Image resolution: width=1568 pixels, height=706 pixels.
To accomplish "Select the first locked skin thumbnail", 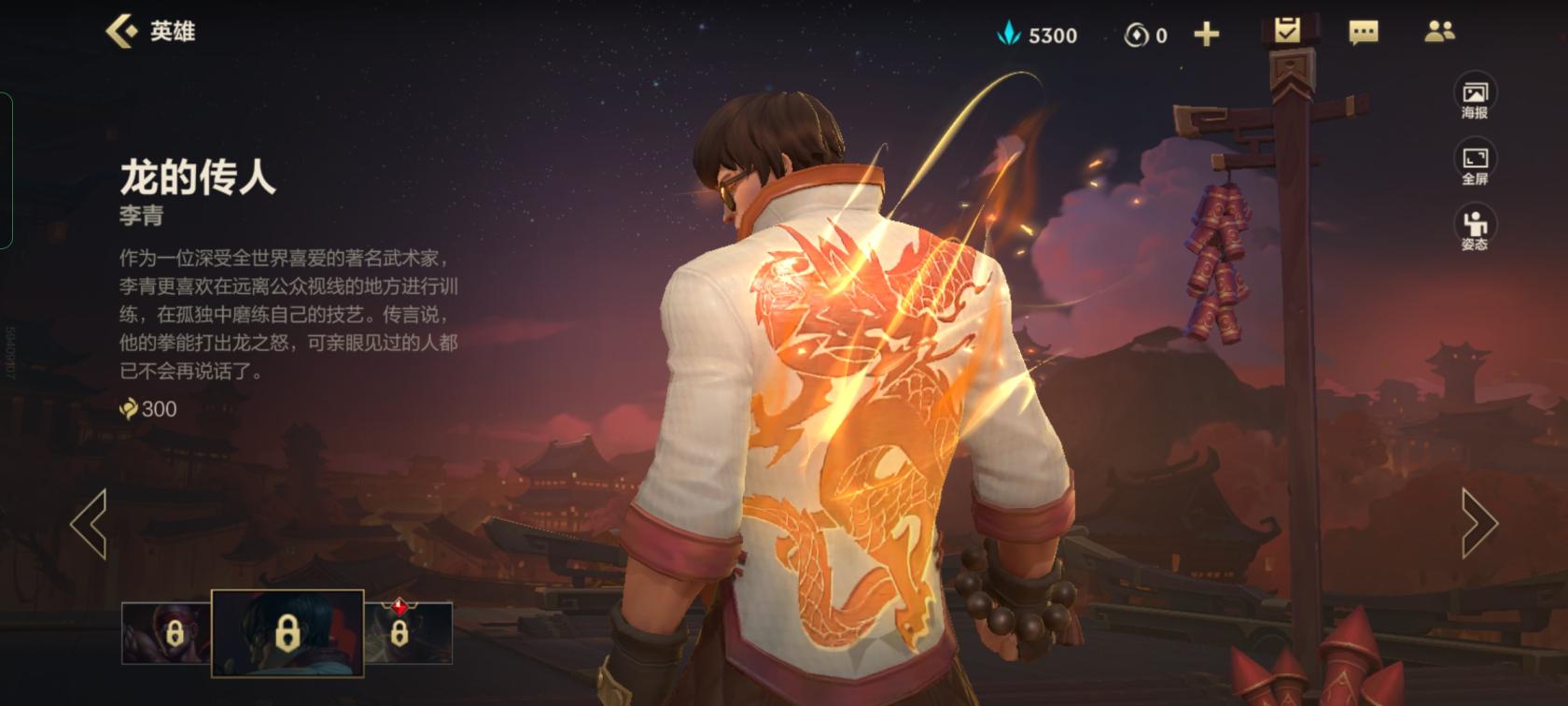I will (166, 633).
